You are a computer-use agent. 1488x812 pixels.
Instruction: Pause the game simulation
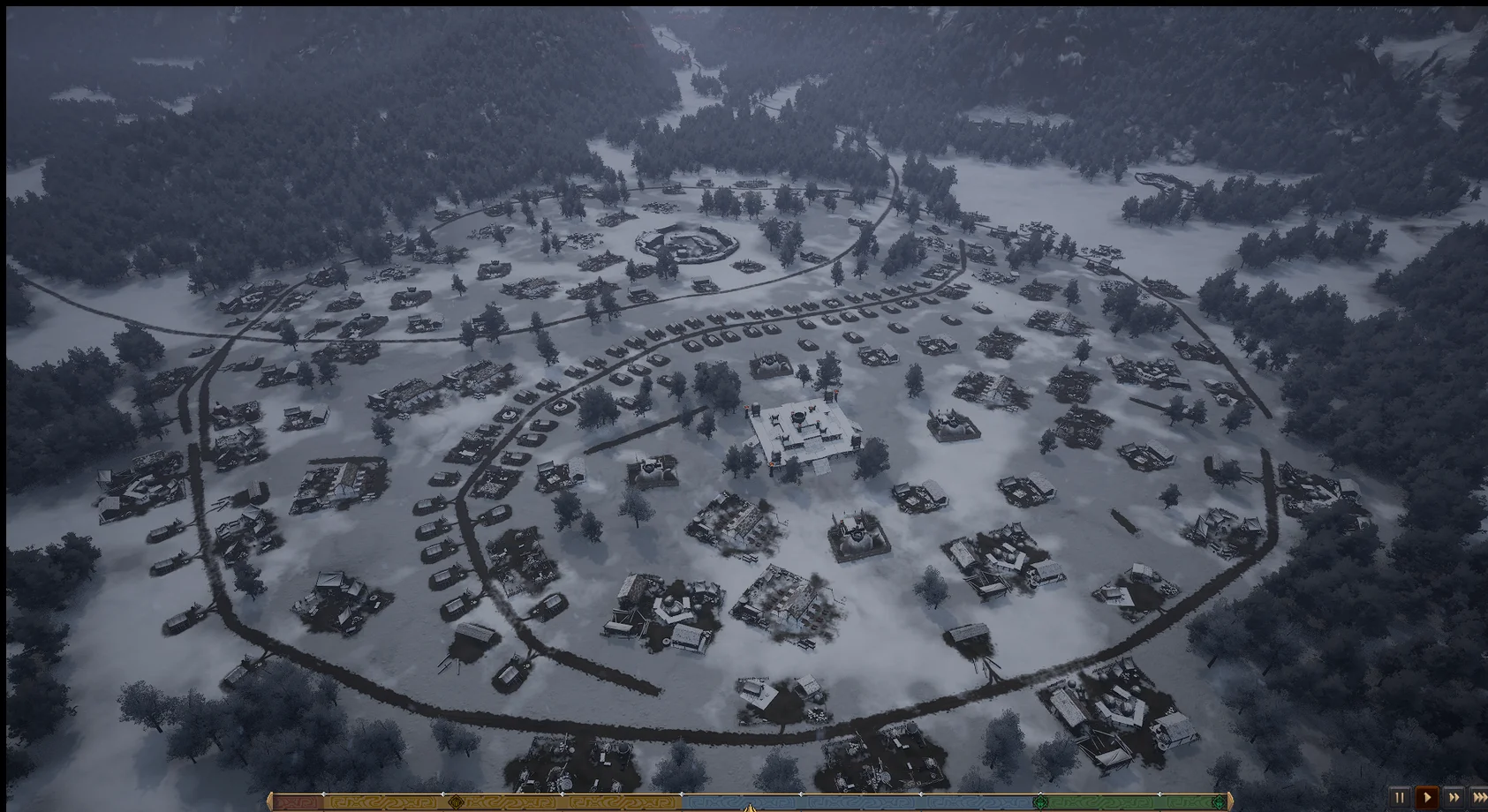(x=1400, y=797)
